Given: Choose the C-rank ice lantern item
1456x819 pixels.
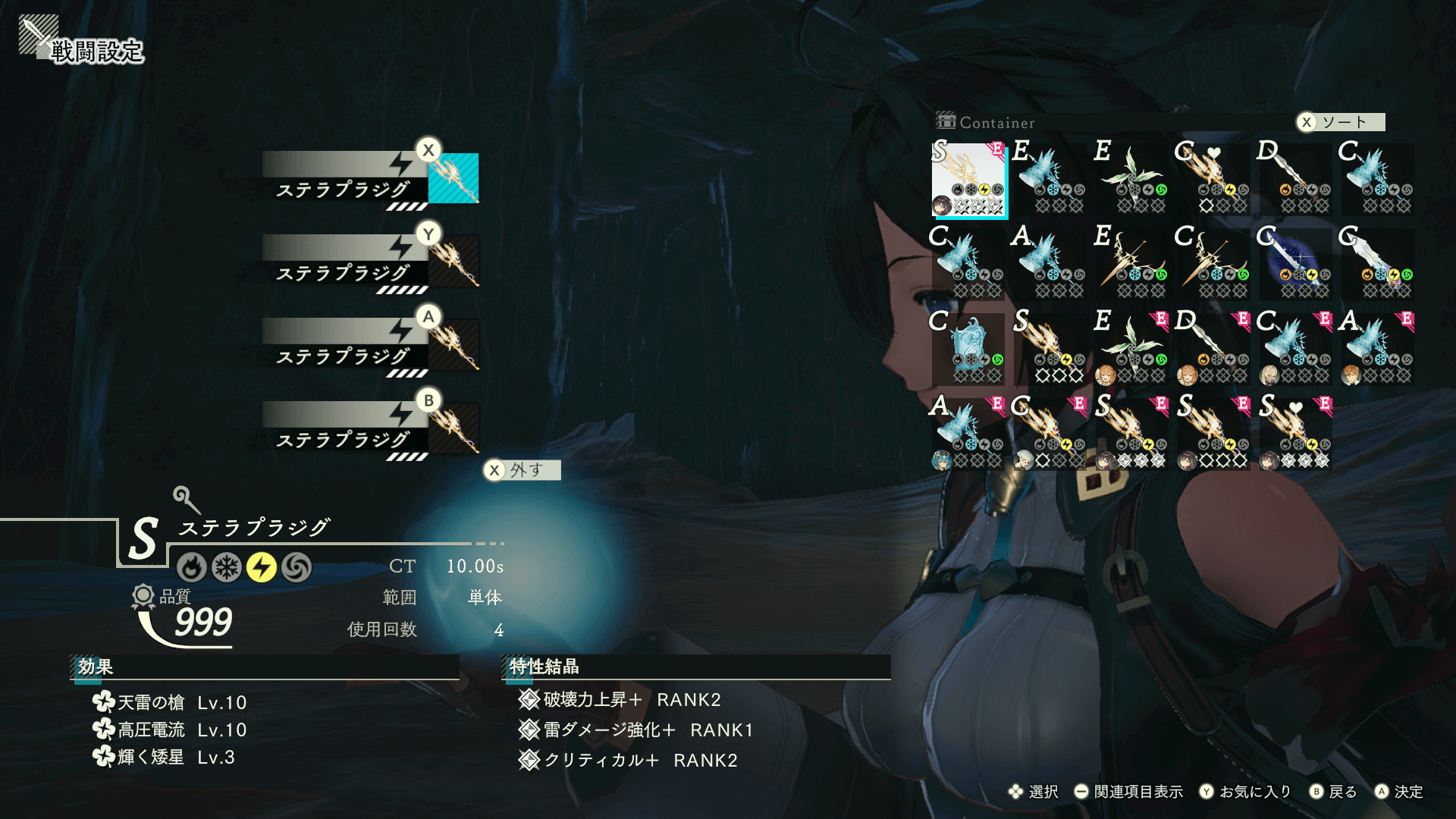Looking at the screenshot, I should click(x=969, y=349).
